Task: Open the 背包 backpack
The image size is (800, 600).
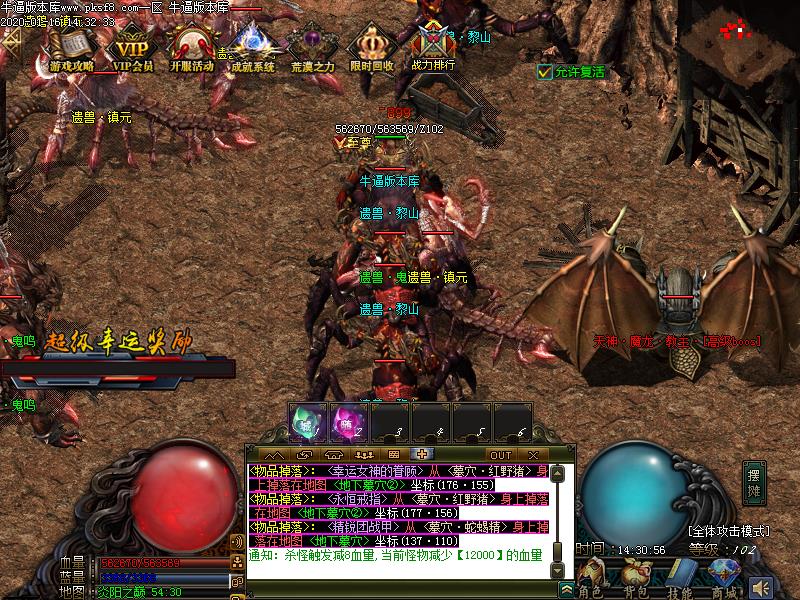Action: tap(636, 576)
